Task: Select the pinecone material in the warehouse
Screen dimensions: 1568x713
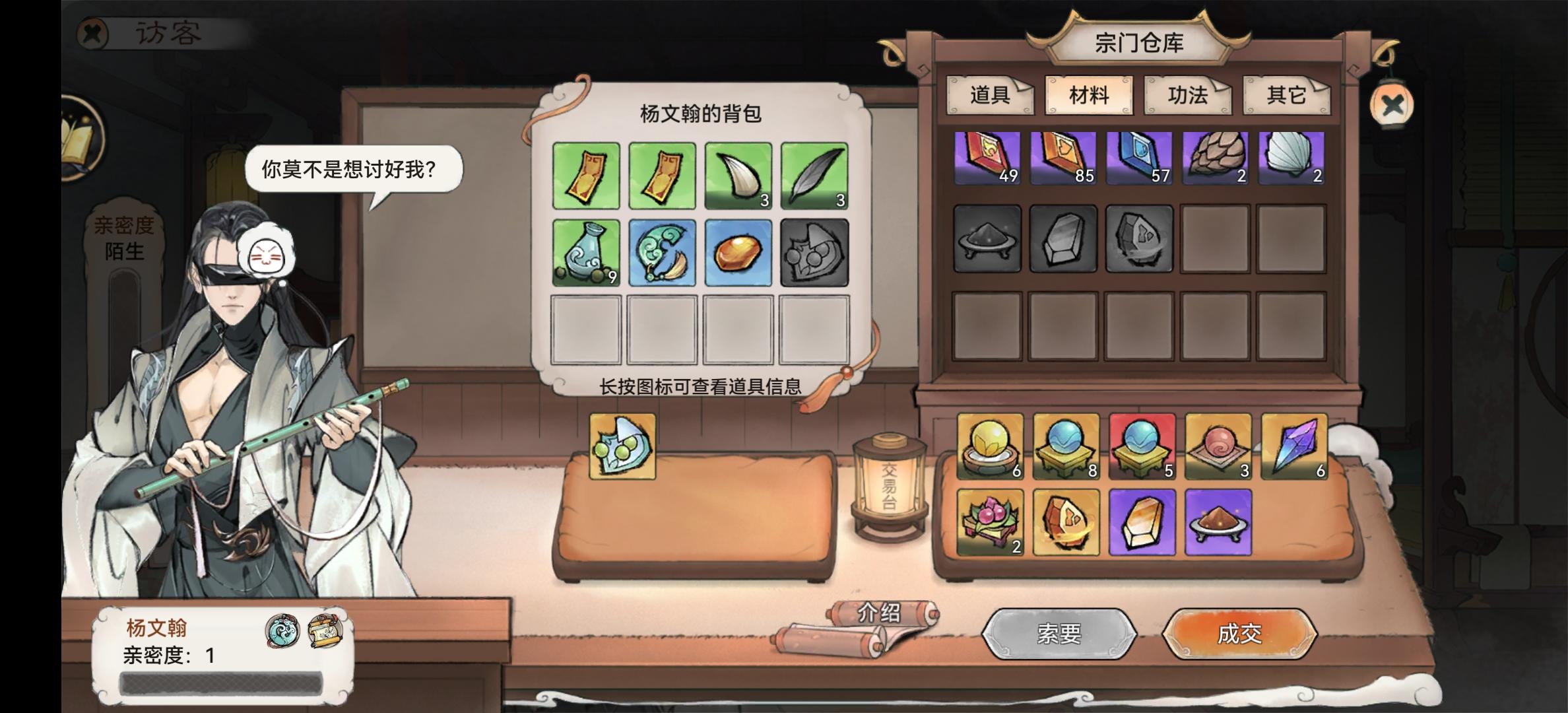Action: coord(1214,158)
